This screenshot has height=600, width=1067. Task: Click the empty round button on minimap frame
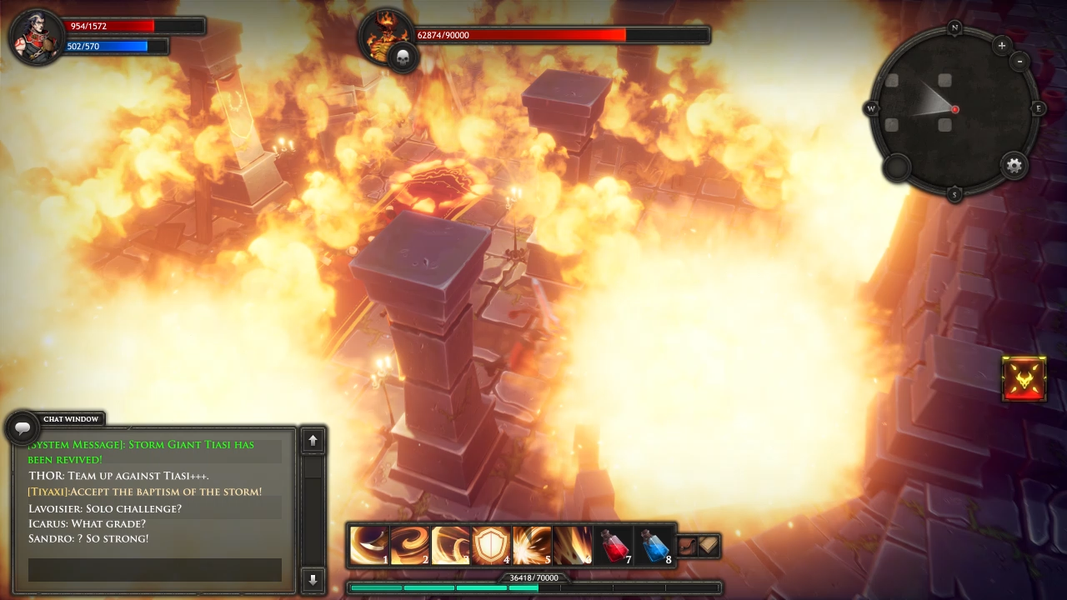pos(896,167)
